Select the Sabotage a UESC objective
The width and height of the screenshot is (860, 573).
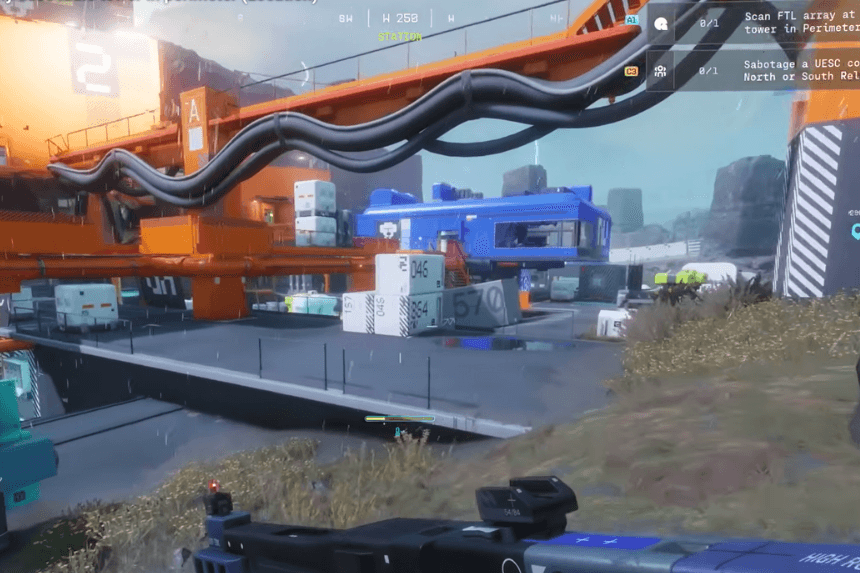pyautogui.click(x=800, y=70)
